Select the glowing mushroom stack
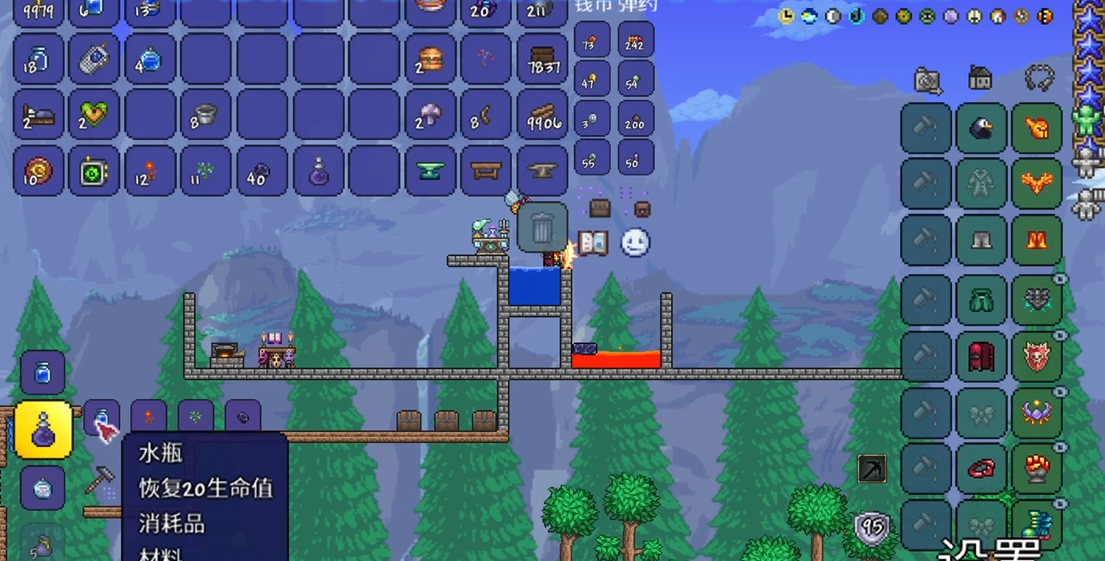Screen dimensions: 1105x561 pos(431,116)
